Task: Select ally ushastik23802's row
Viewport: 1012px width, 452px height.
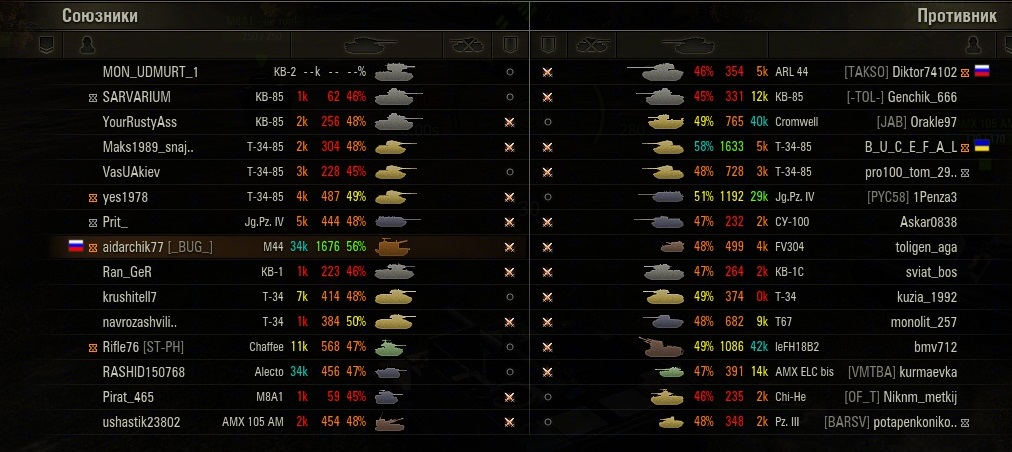Action: [x=141, y=422]
